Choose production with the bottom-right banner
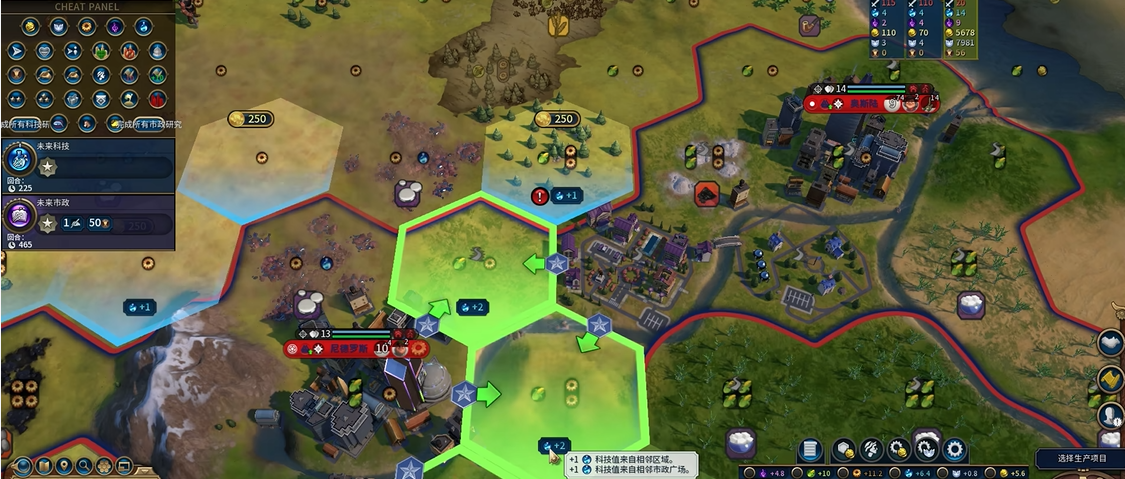Viewport: 1125px width, 479px height. pos(1080,458)
